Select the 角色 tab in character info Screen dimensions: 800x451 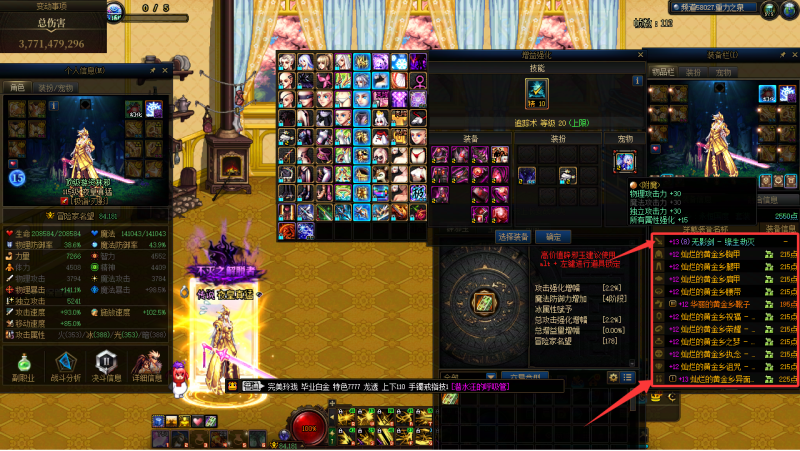17,88
